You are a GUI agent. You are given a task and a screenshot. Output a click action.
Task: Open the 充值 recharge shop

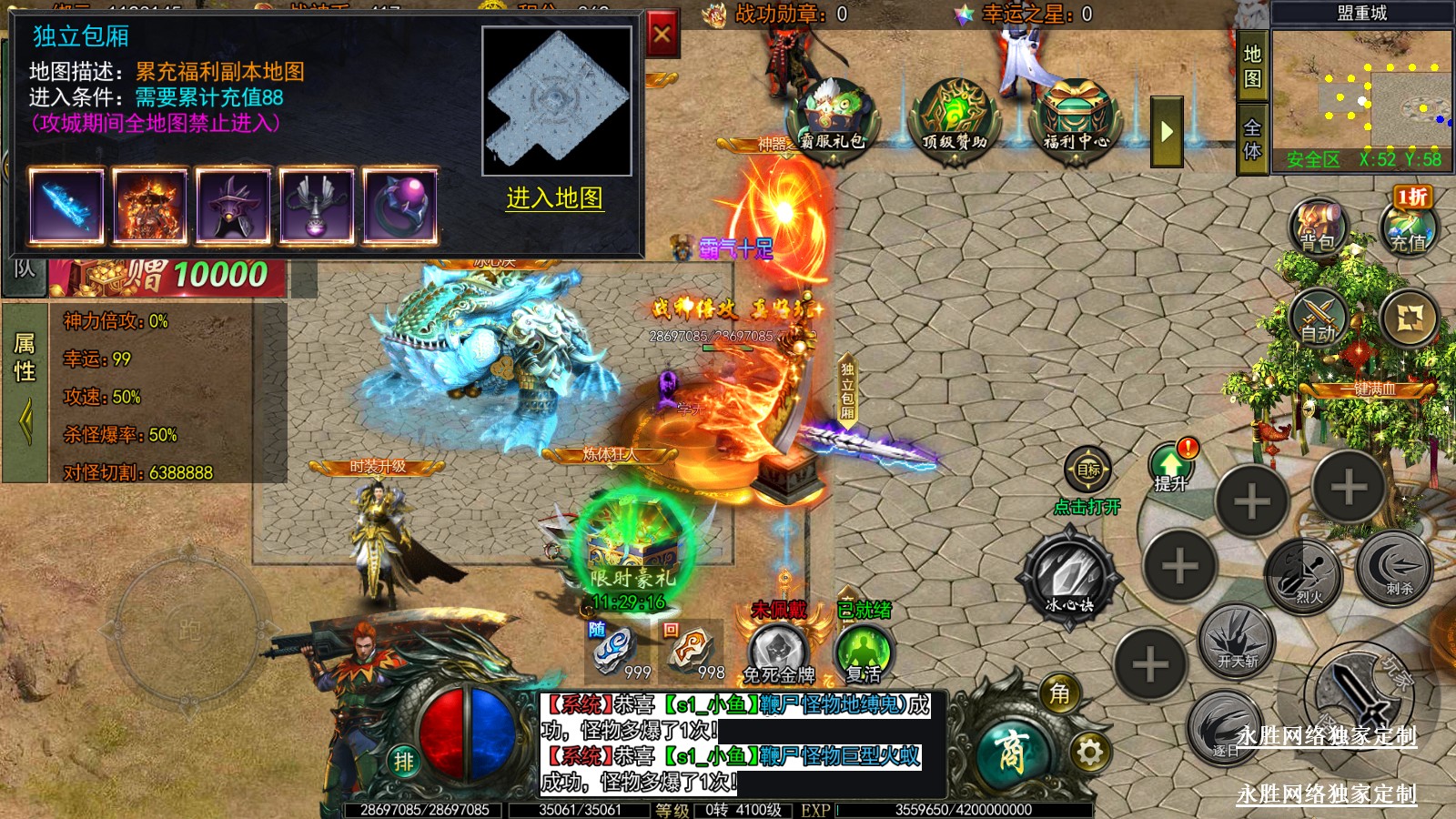pyautogui.click(x=1408, y=228)
